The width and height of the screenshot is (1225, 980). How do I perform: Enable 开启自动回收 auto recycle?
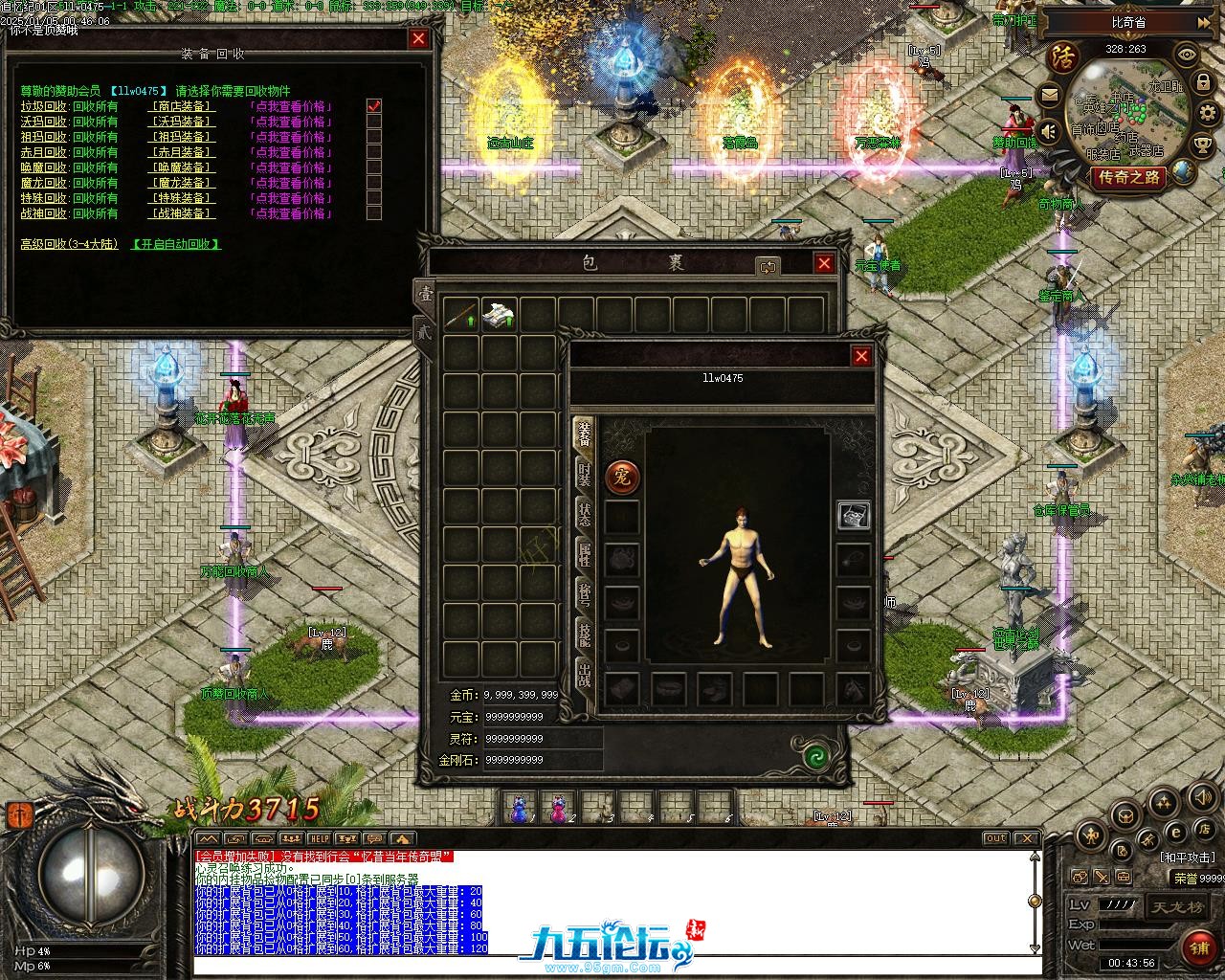click(176, 244)
